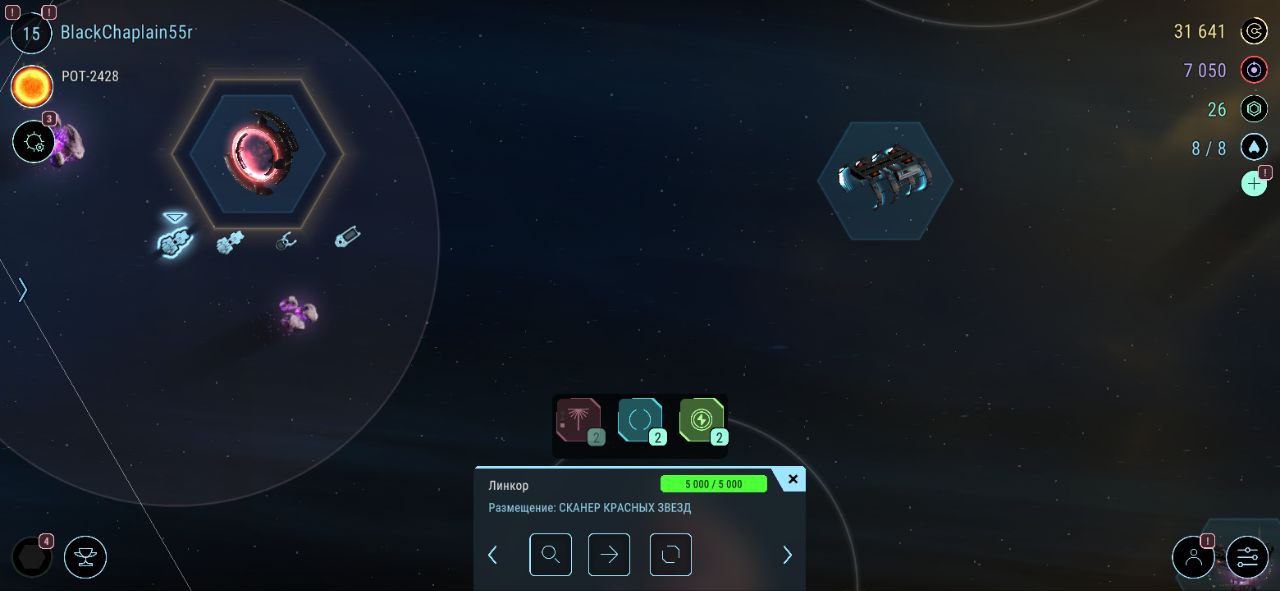Select the highlighted battleship icon below station
Viewport: 1280px width, 591px height.
point(174,240)
